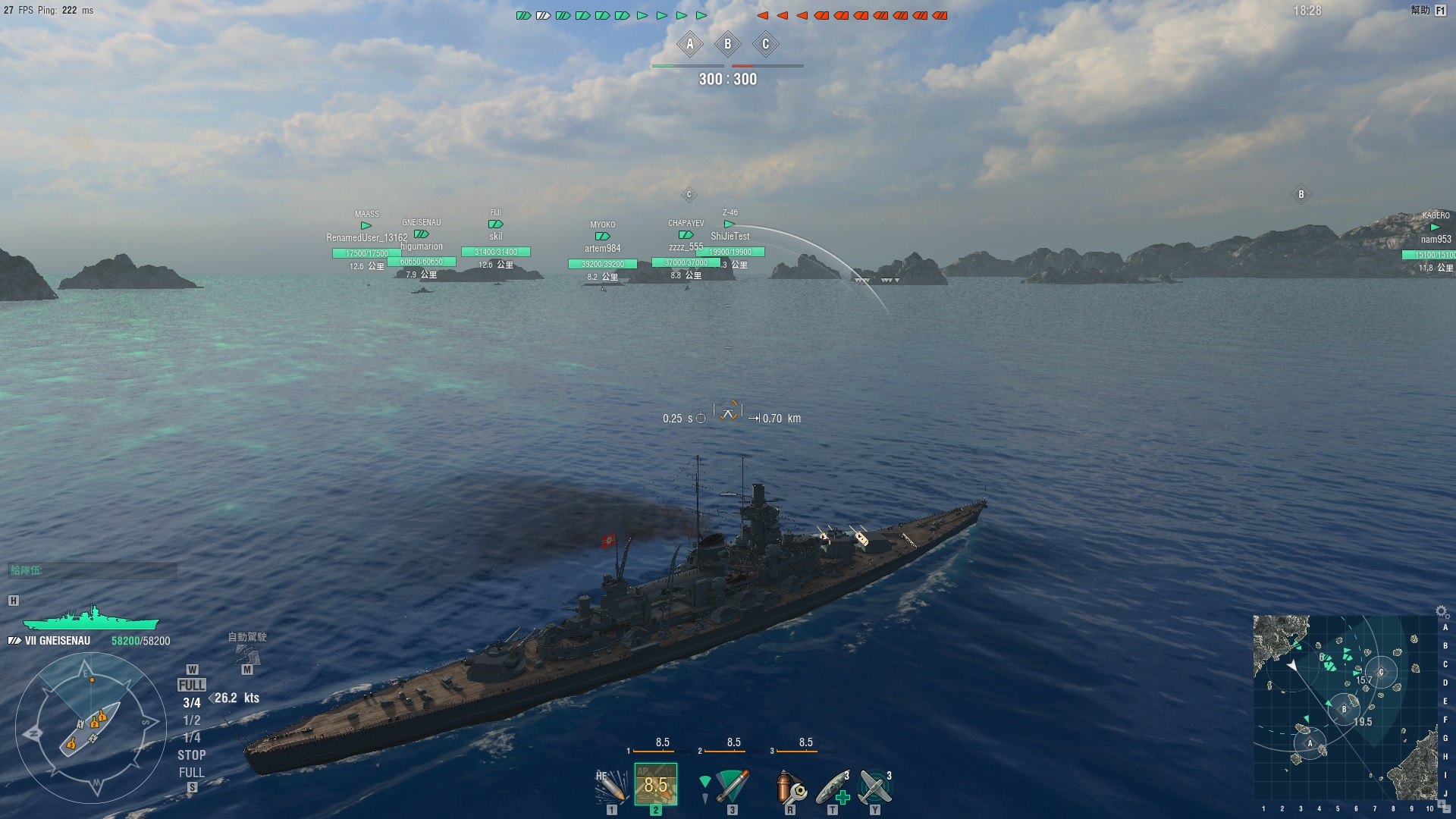The width and height of the screenshot is (1456, 819).
Task: Activate the Damage Control Party consumable
Action: click(x=789, y=786)
